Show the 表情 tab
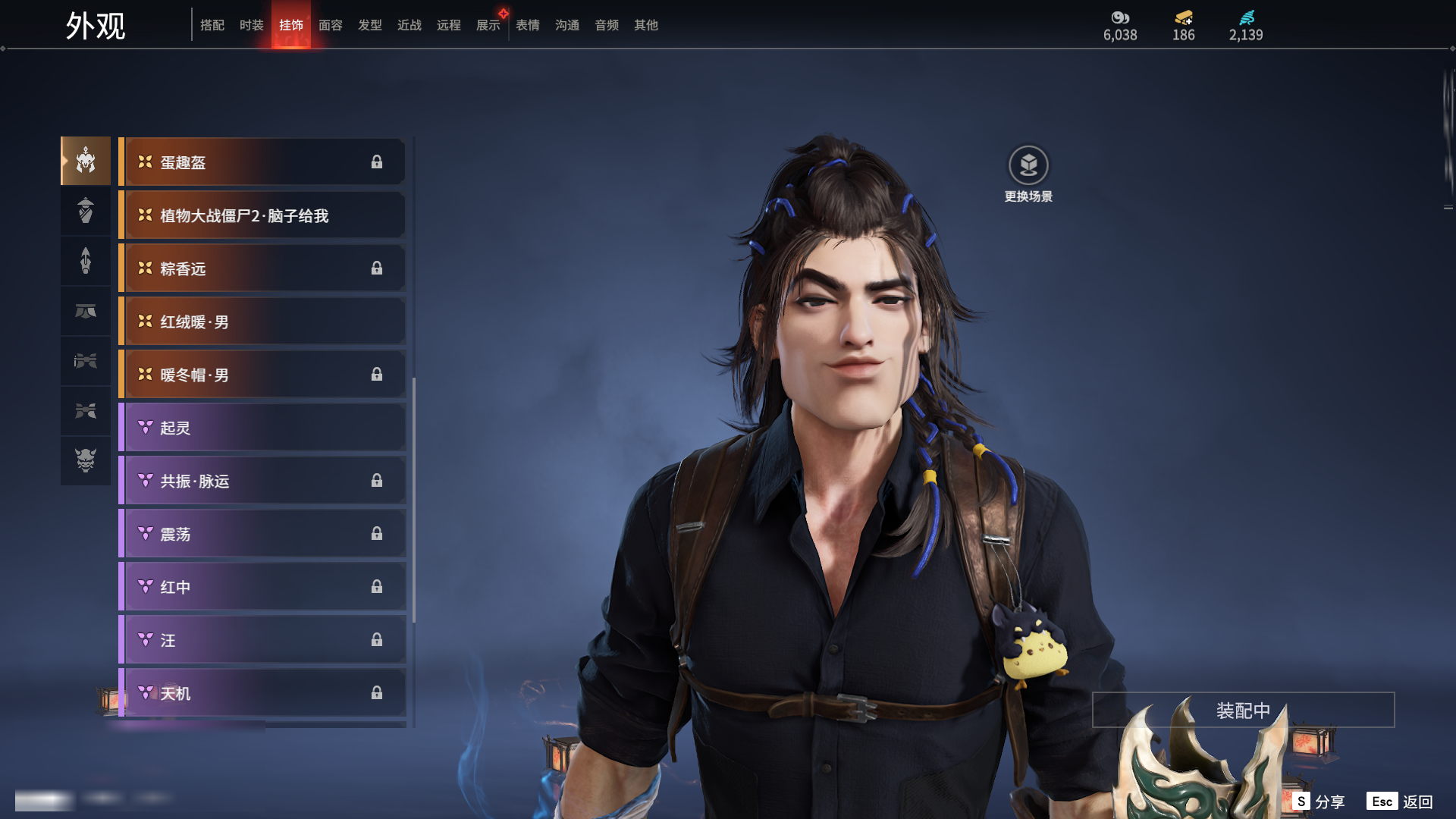Image resolution: width=1456 pixels, height=819 pixels. click(528, 25)
